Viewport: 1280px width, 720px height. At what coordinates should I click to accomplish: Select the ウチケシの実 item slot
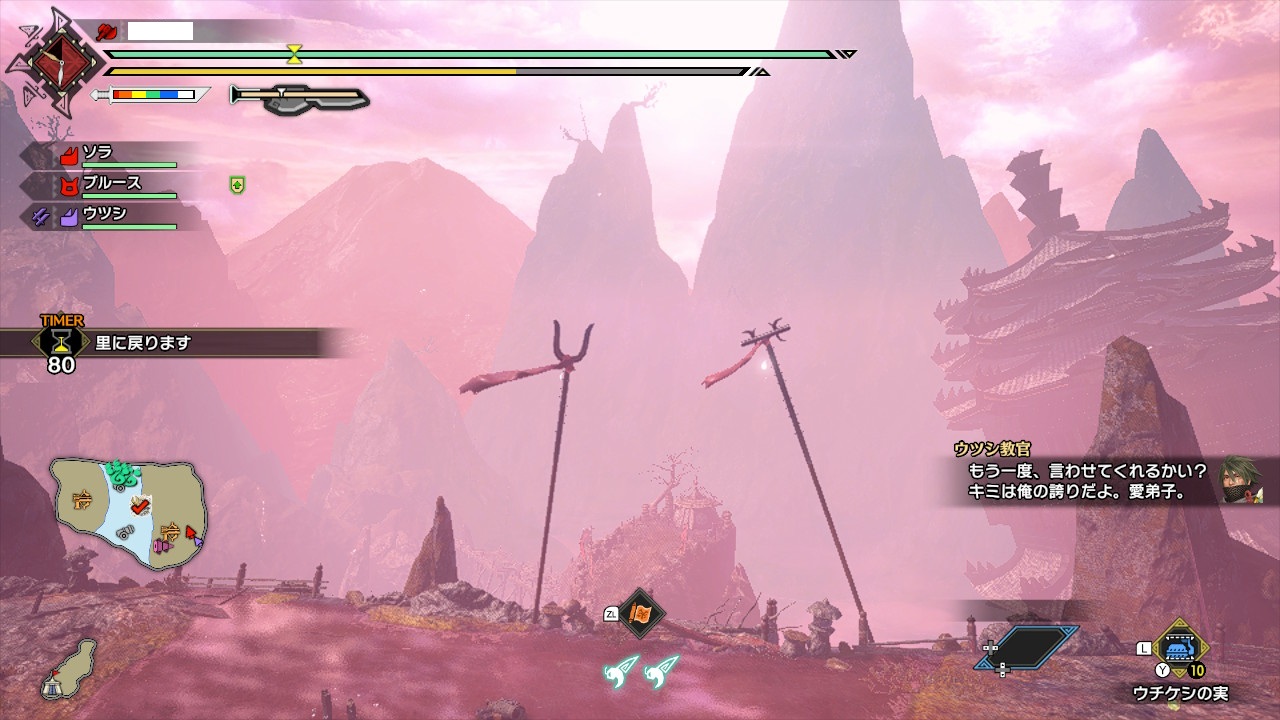(1181, 646)
